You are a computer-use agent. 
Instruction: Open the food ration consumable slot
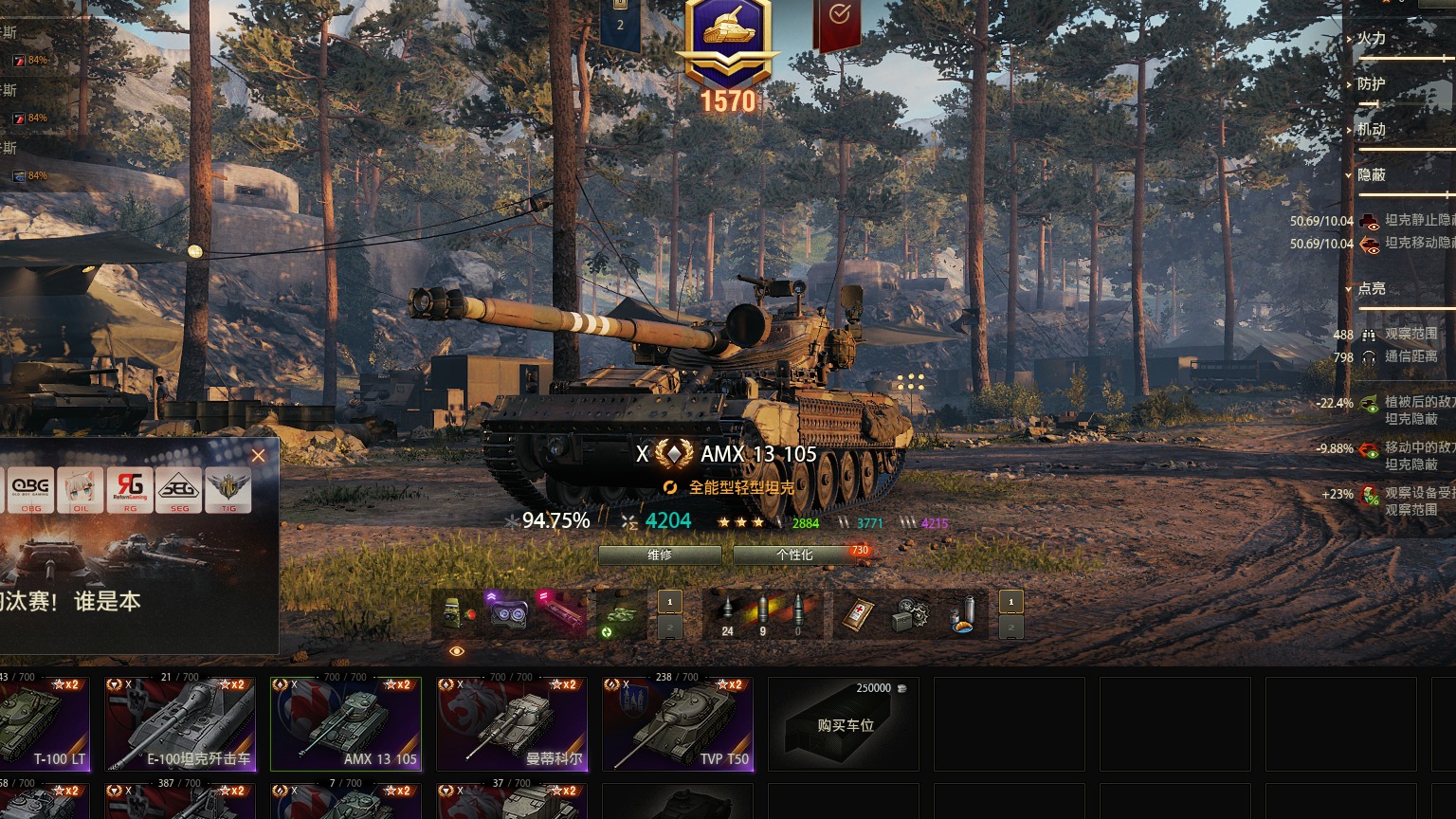962,614
